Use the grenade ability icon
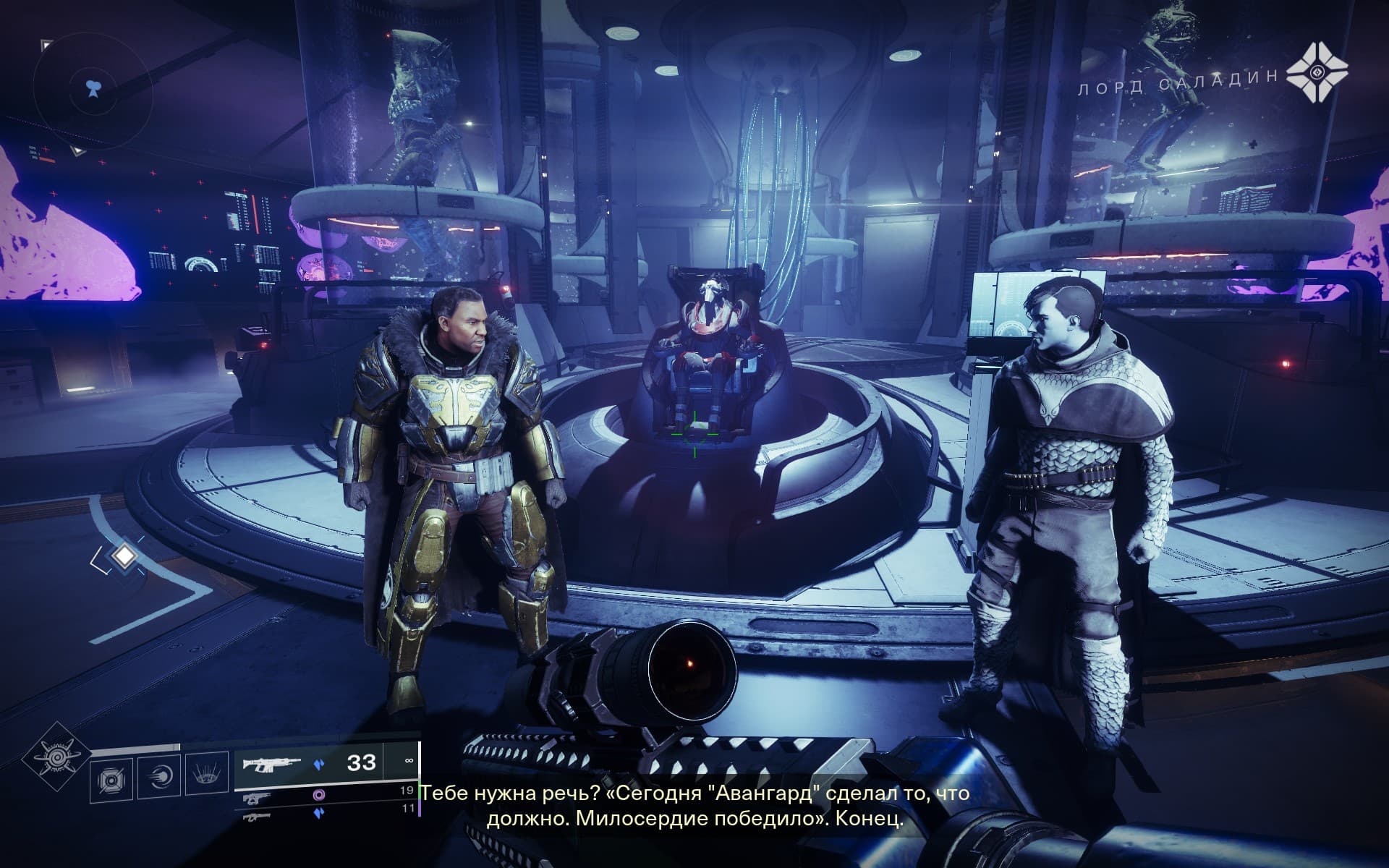 [111, 778]
